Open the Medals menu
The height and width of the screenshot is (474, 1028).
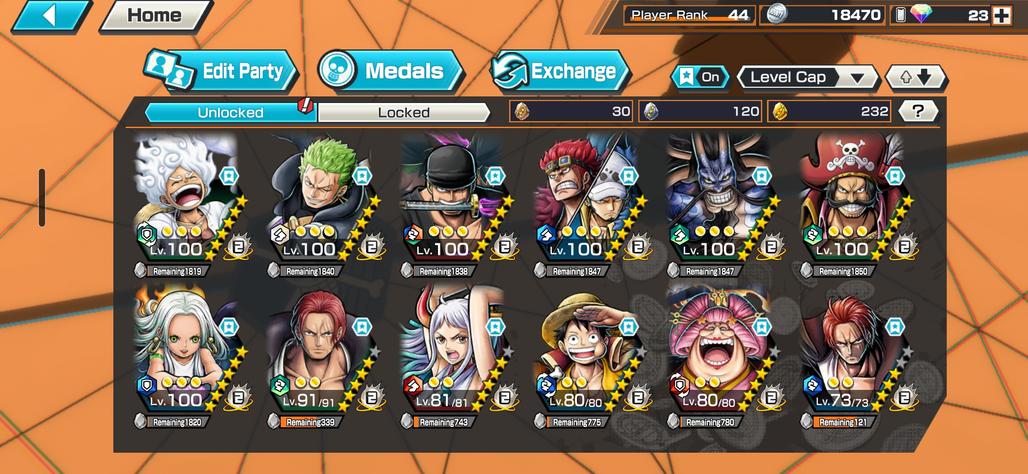391,71
